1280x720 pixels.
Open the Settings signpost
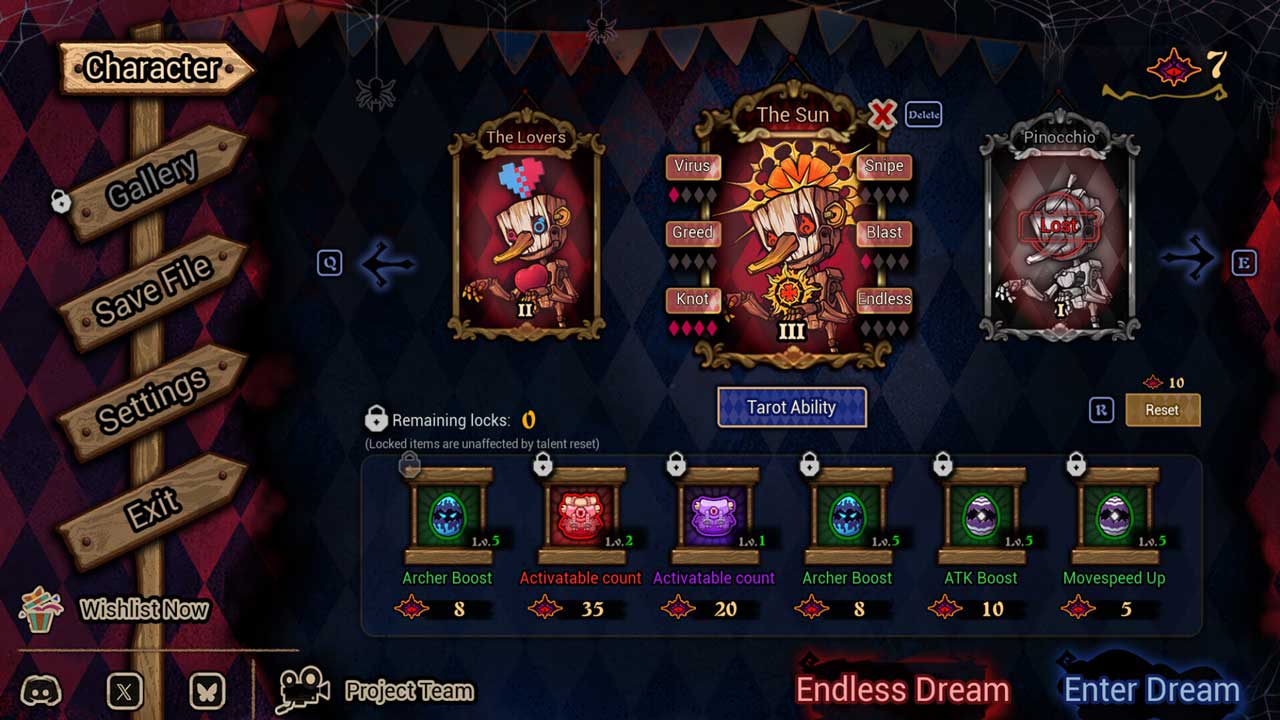(153, 400)
